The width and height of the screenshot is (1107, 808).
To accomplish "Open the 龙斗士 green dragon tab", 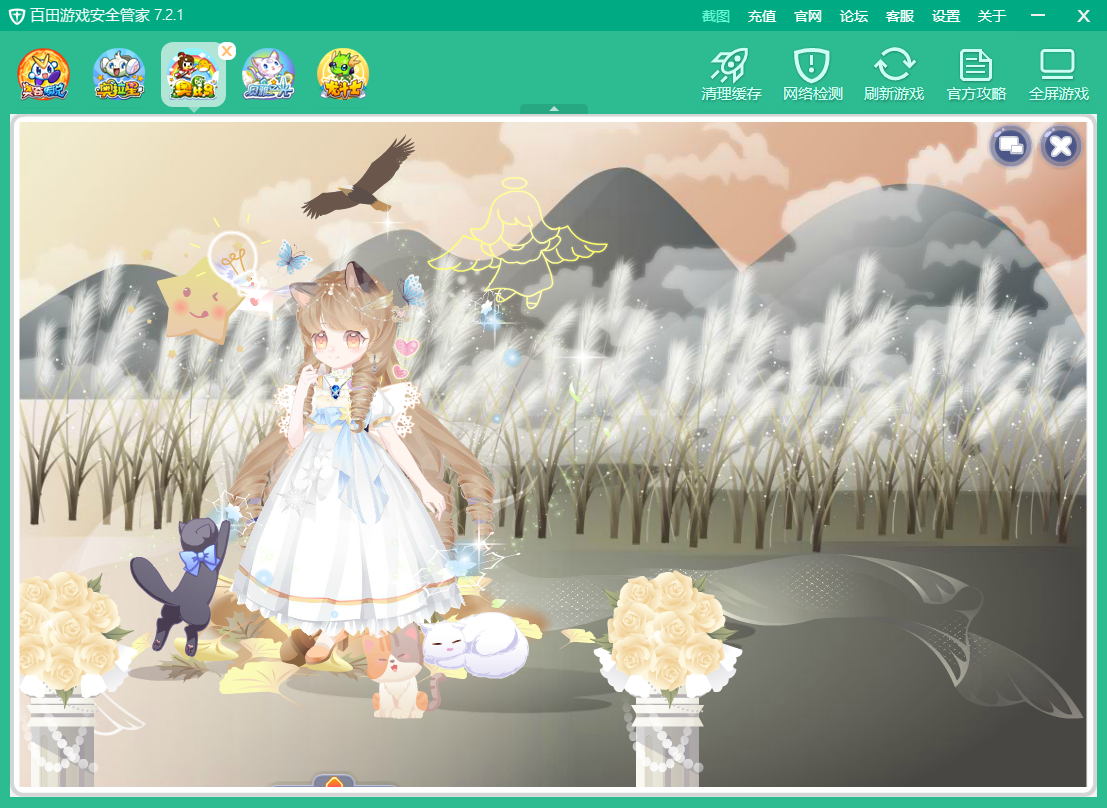I will [x=343, y=74].
